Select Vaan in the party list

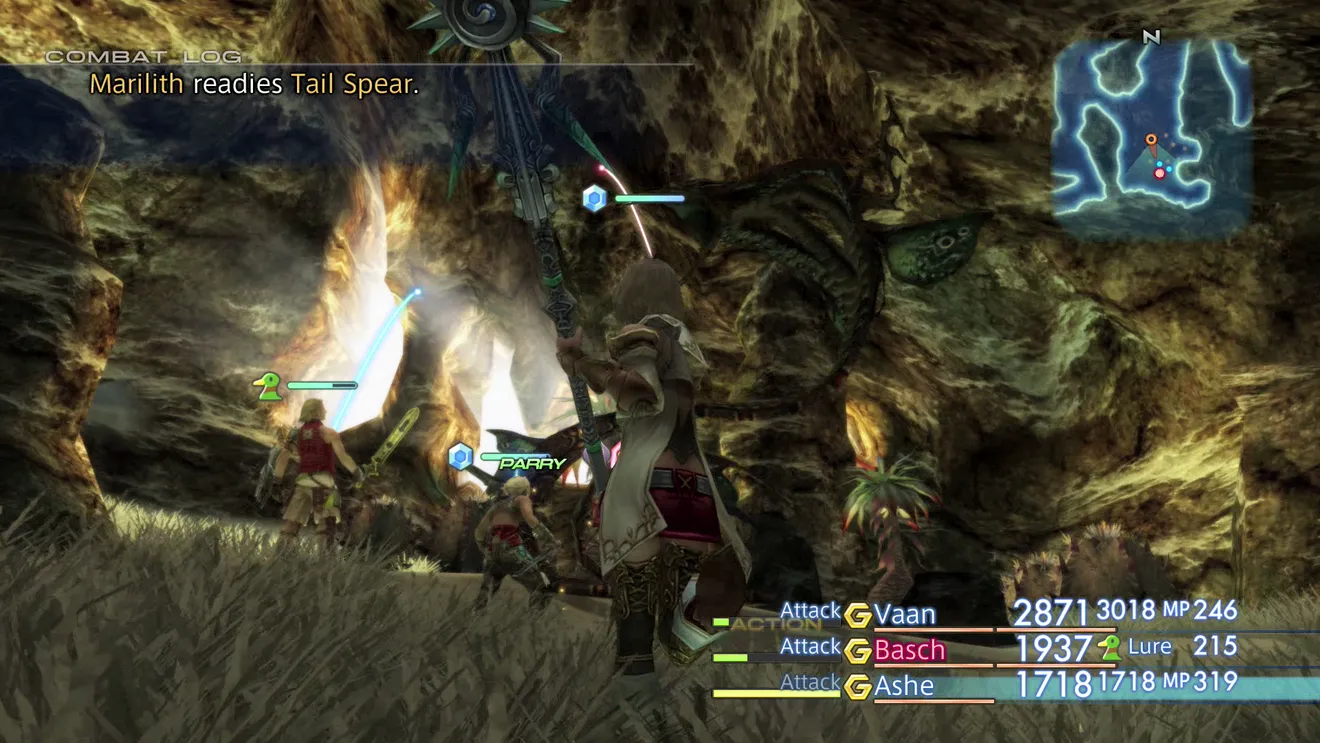pyautogui.click(x=904, y=613)
